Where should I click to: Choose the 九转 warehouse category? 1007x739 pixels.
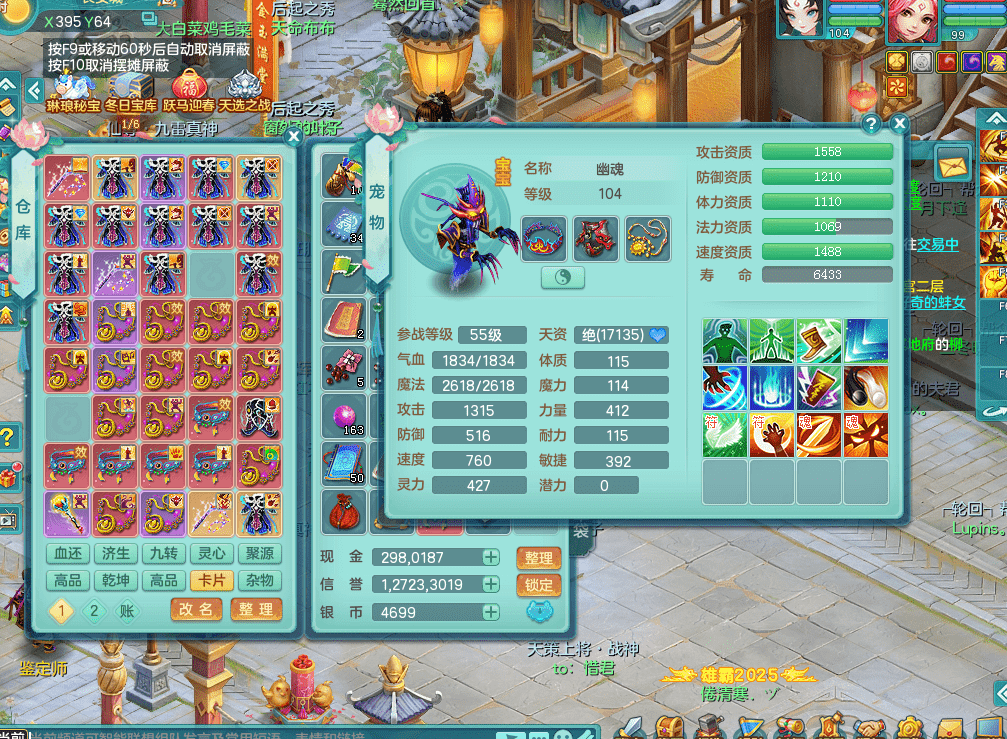163,554
